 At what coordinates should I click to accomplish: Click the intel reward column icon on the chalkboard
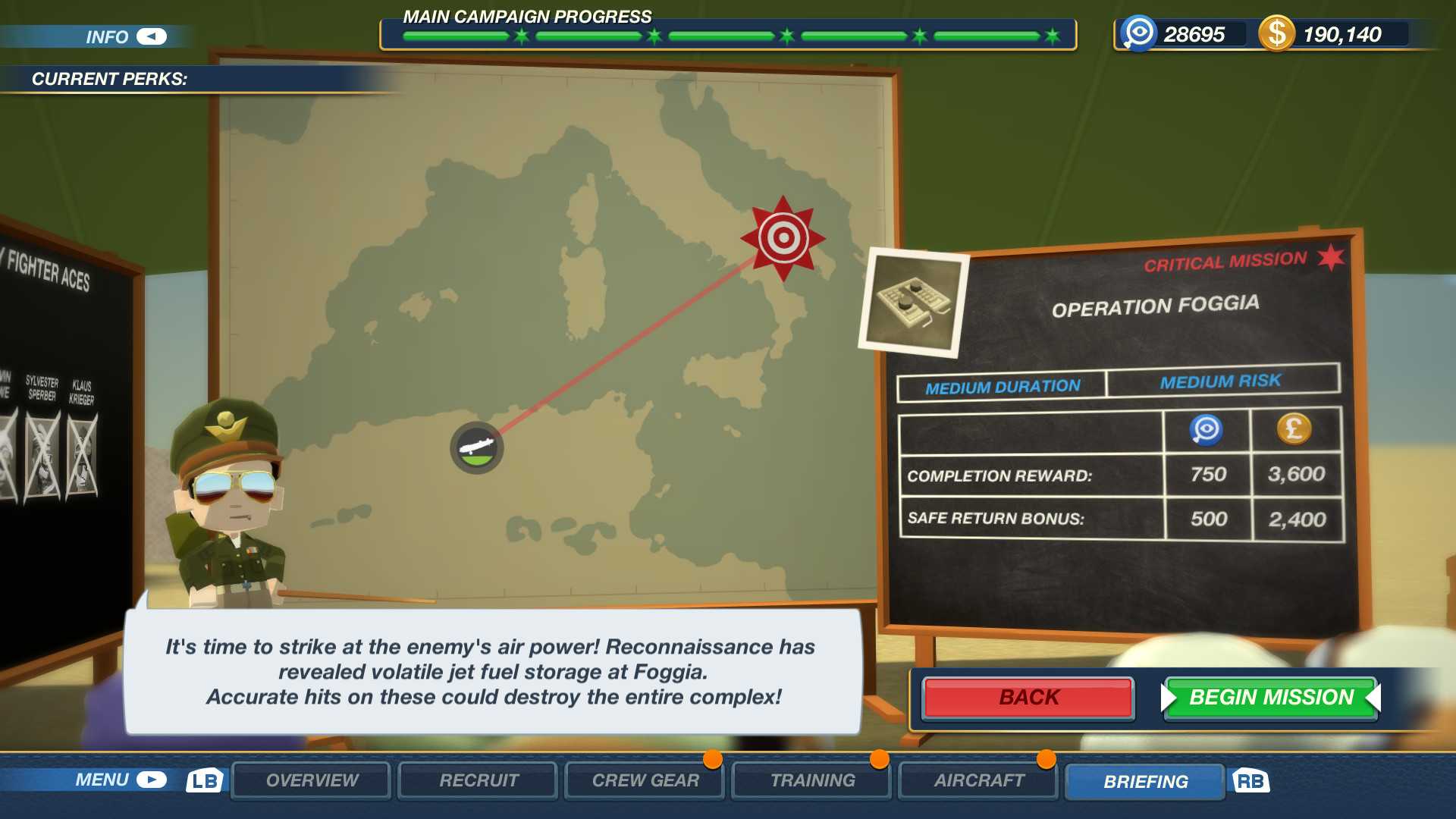click(x=1208, y=429)
